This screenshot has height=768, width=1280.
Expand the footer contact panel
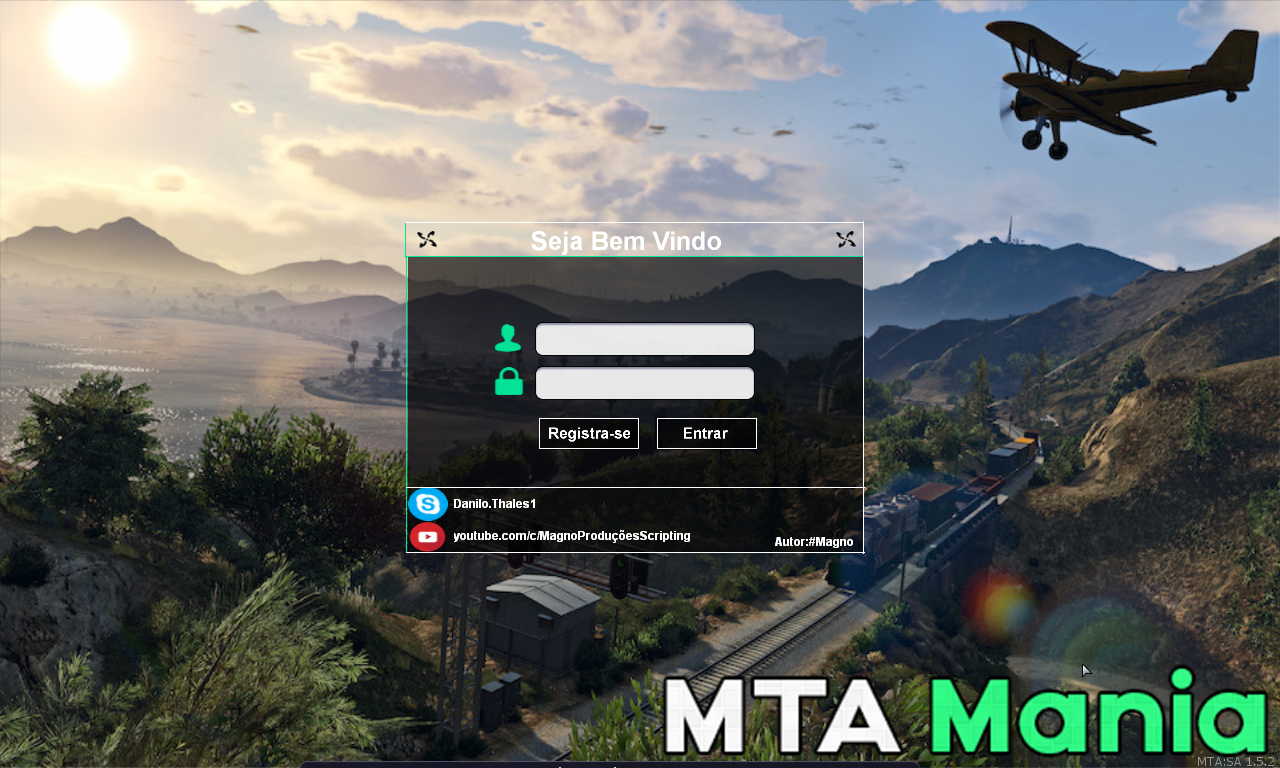tap(634, 520)
